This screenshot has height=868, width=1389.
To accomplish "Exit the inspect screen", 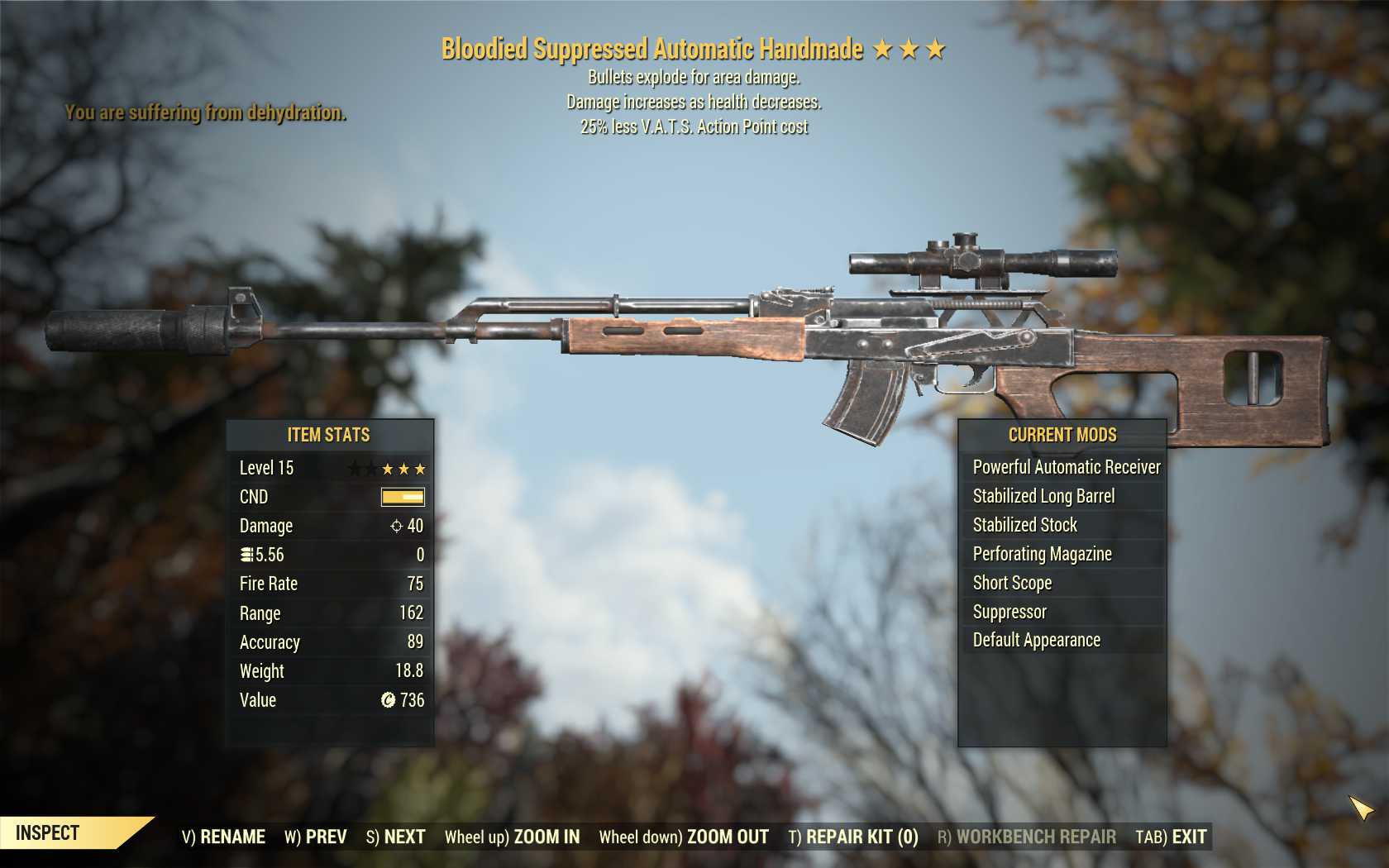I will point(1171,837).
